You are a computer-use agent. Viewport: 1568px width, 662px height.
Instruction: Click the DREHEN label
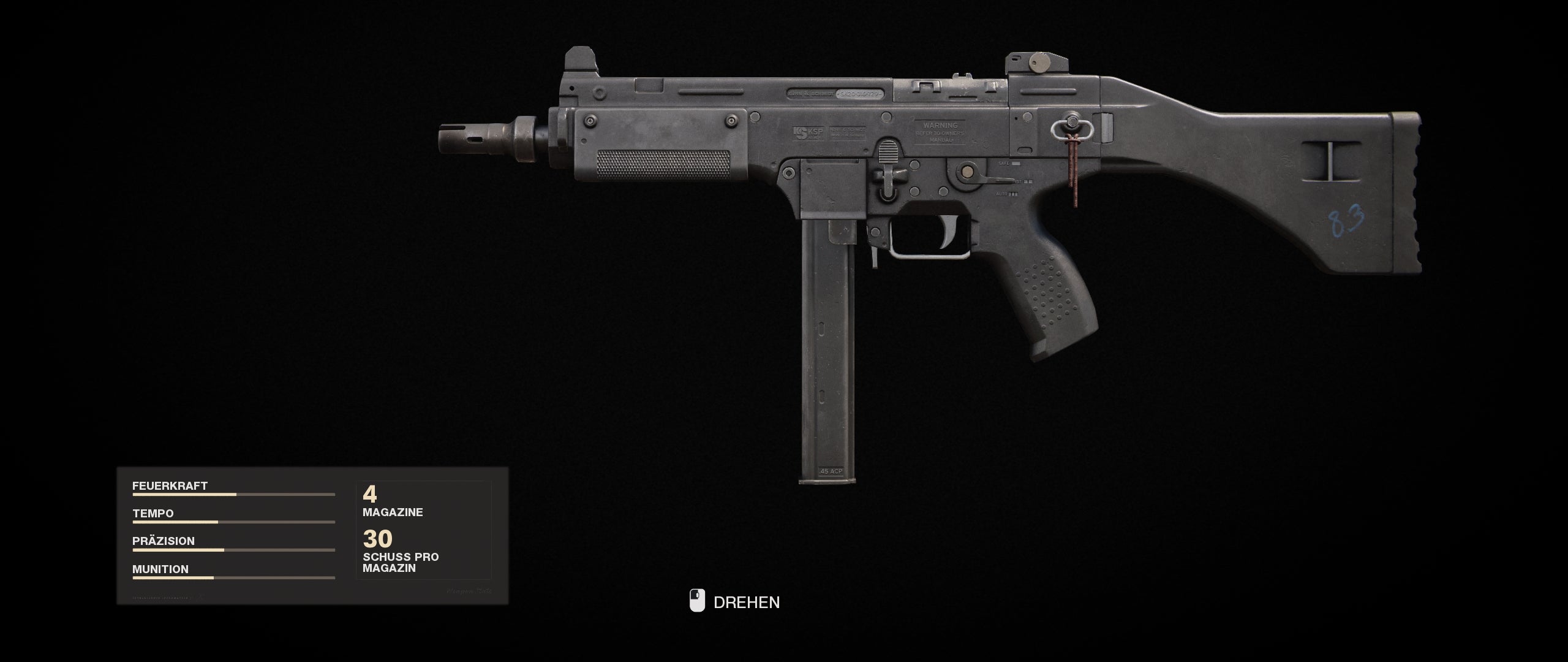pyautogui.click(x=747, y=603)
